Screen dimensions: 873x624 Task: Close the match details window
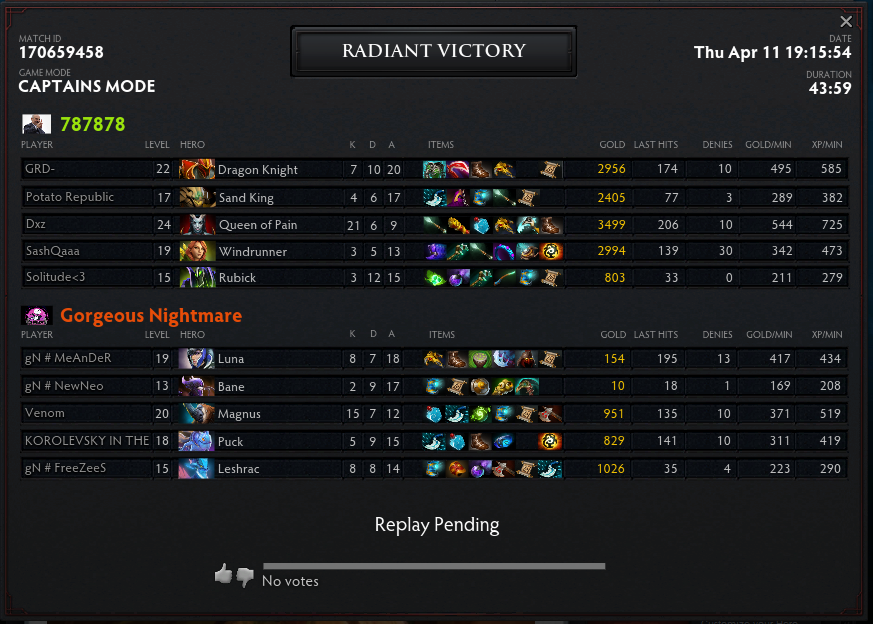coord(846,22)
